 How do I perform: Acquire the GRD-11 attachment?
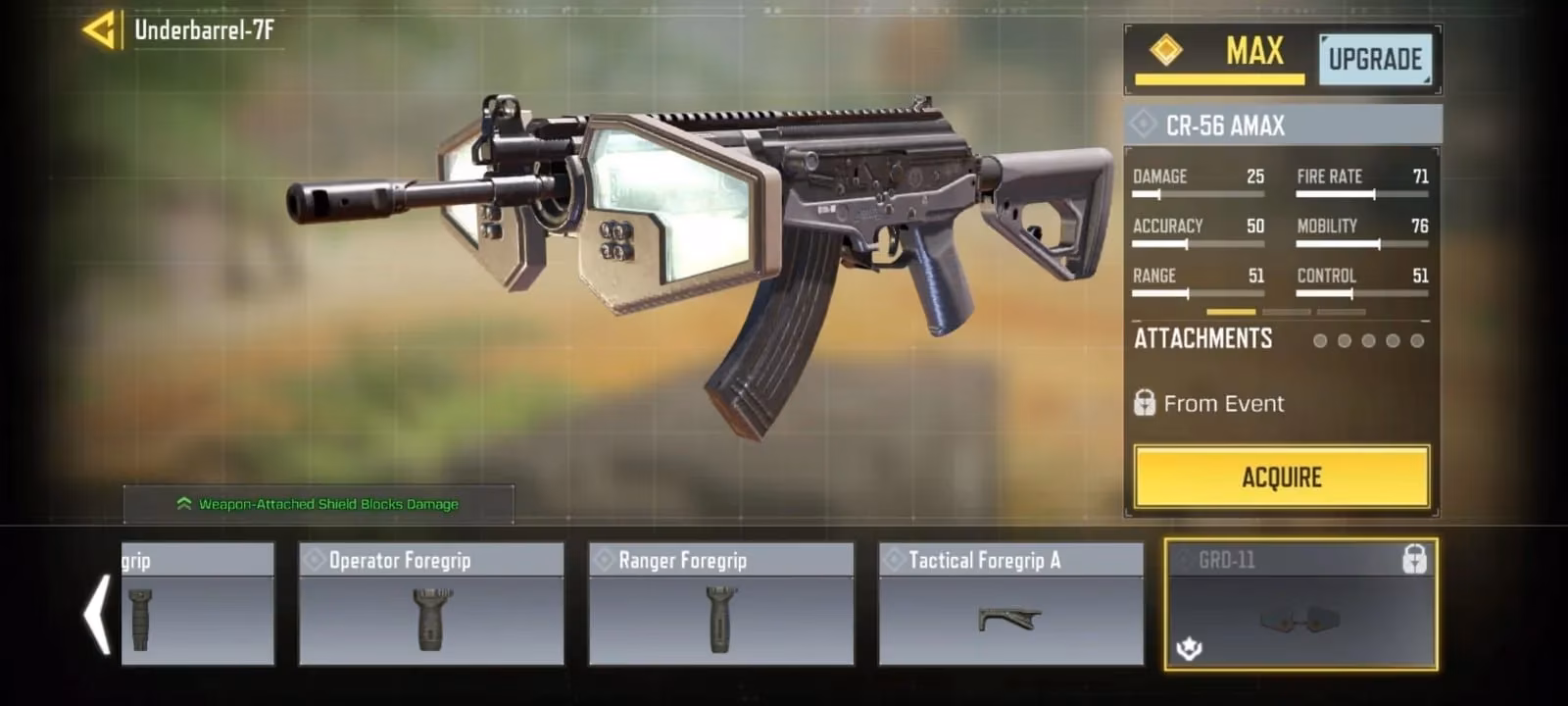point(1281,478)
